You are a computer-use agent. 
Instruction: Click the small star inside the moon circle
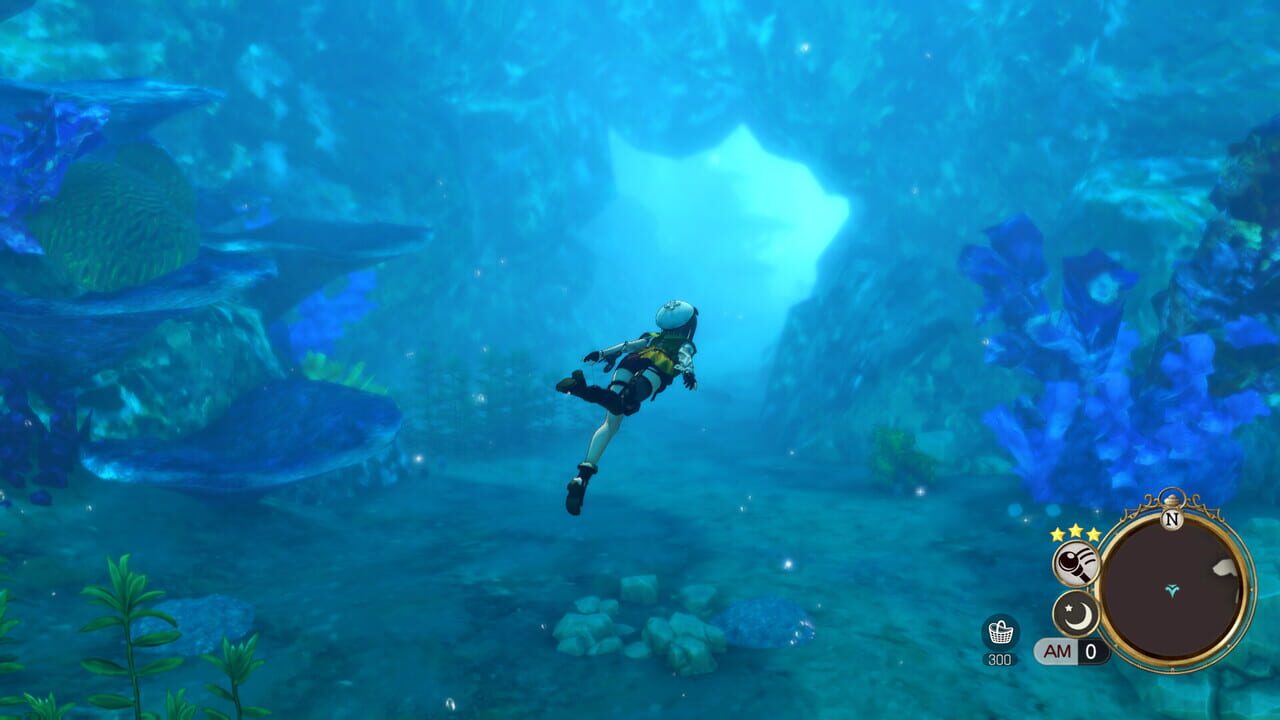click(1068, 607)
